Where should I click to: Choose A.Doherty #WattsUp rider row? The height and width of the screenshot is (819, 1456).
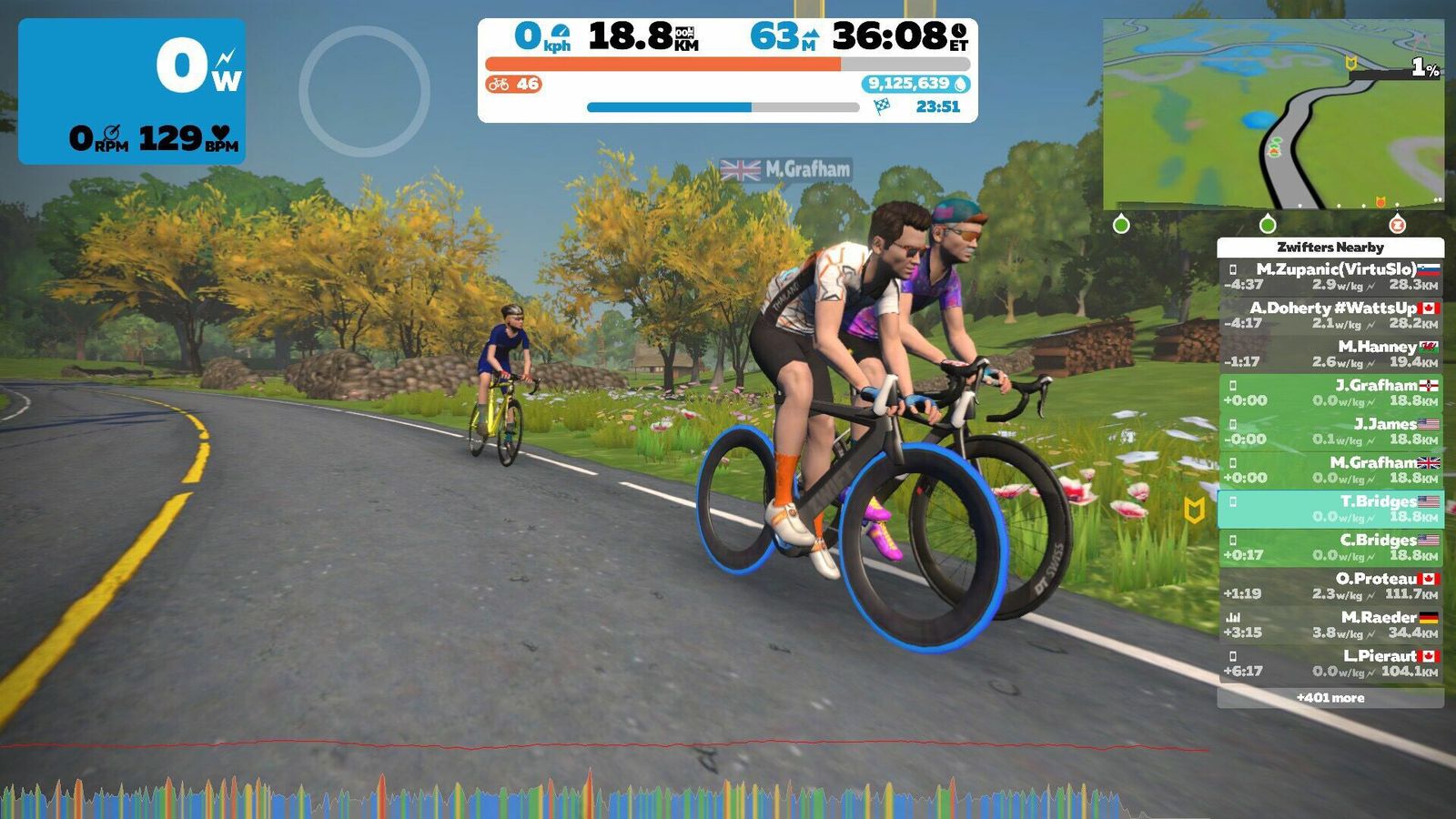coord(1330,315)
